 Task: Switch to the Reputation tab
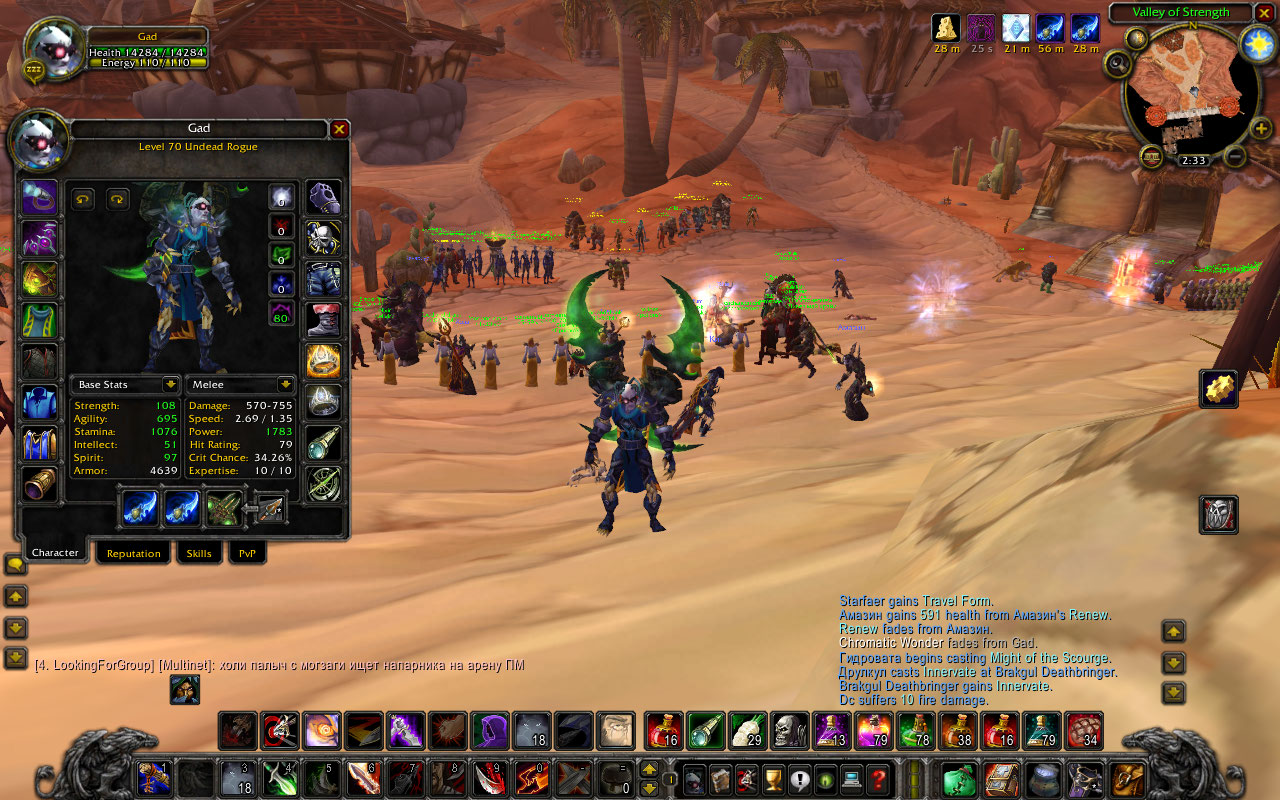(133, 553)
